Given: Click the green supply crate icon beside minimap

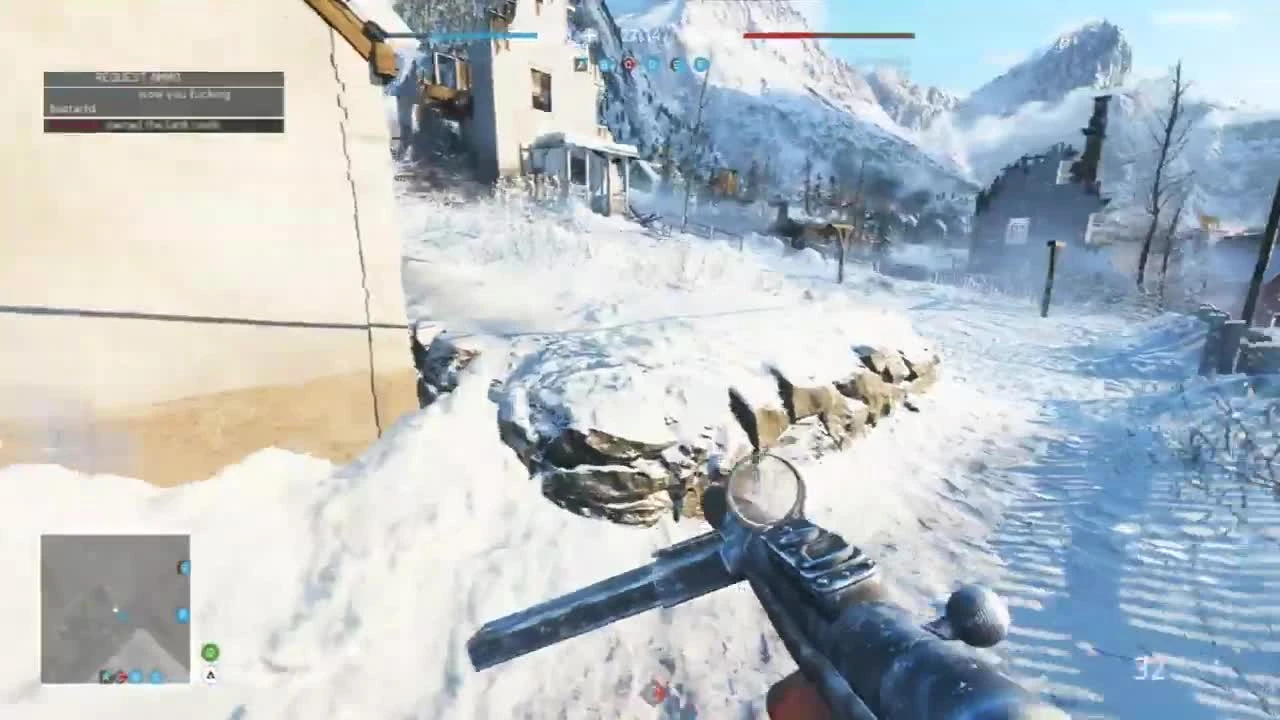Looking at the screenshot, I should (211, 650).
